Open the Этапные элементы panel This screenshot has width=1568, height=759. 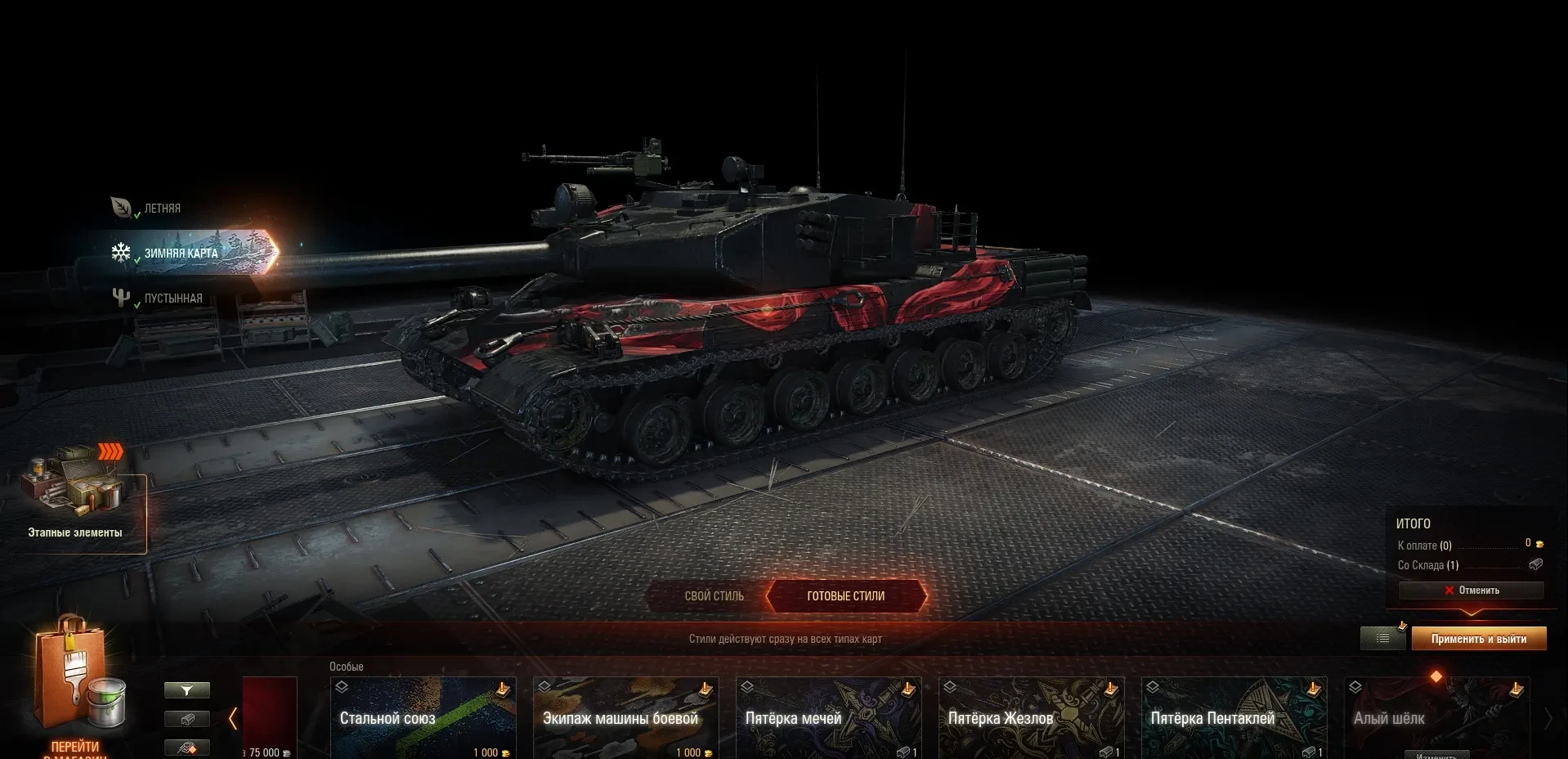[75, 499]
